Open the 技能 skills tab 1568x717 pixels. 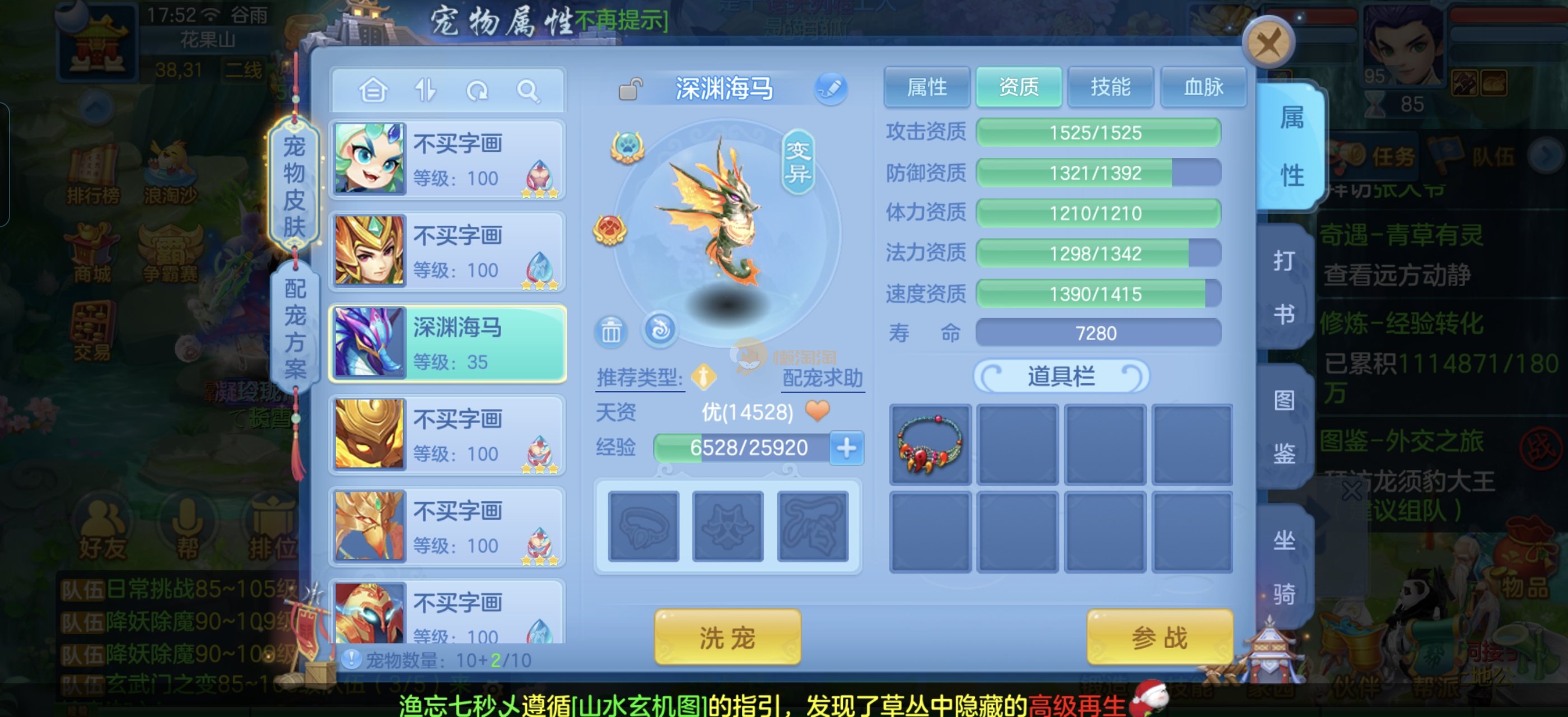[x=1110, y=87]
